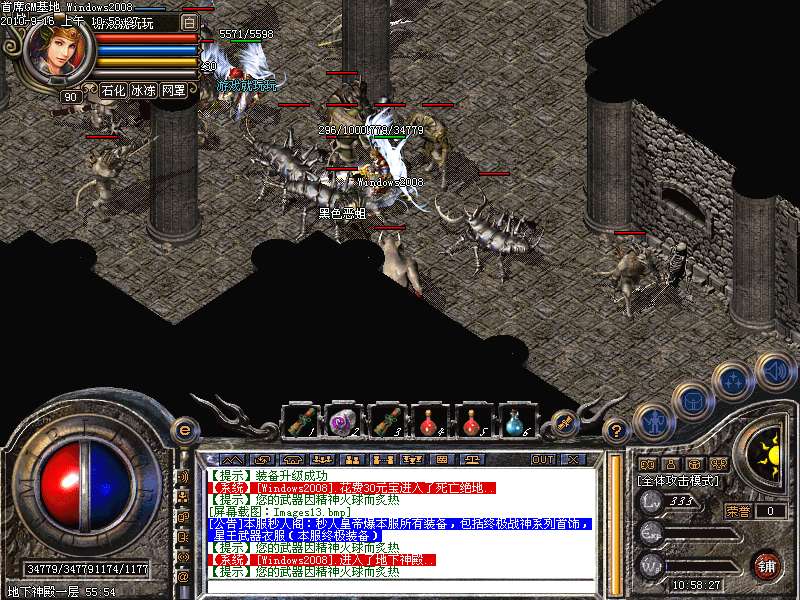The width and height of the screenshot is (800, 600).
Task: Click the 石化 skill button
Action: point(112,90)
